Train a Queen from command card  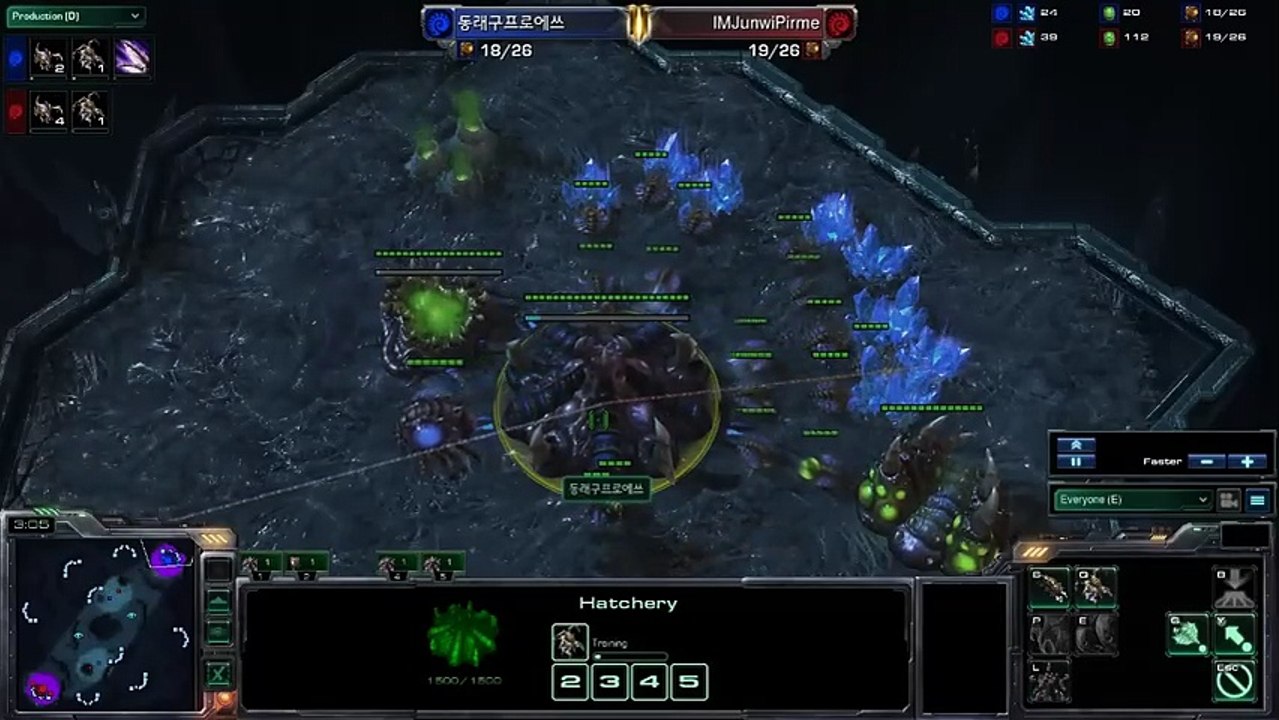click(1095, 588)
